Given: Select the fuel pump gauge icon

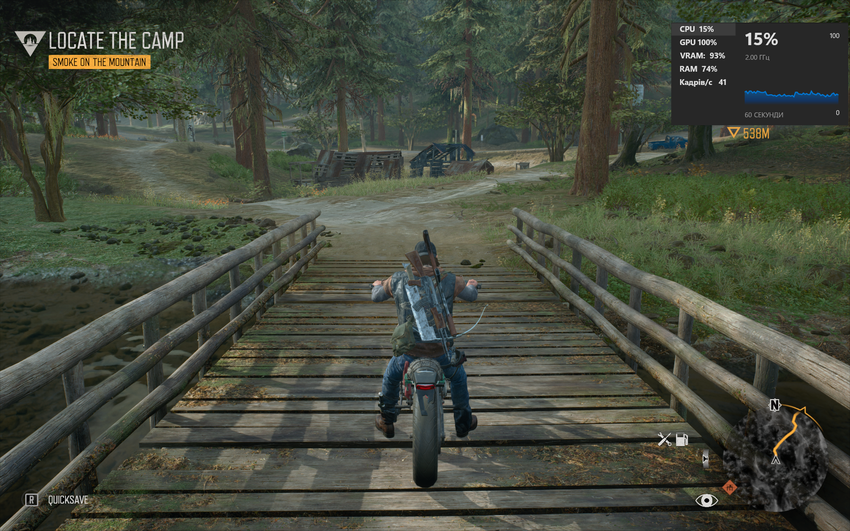Looking at the screenshot, I should click(x=682, y=439).
